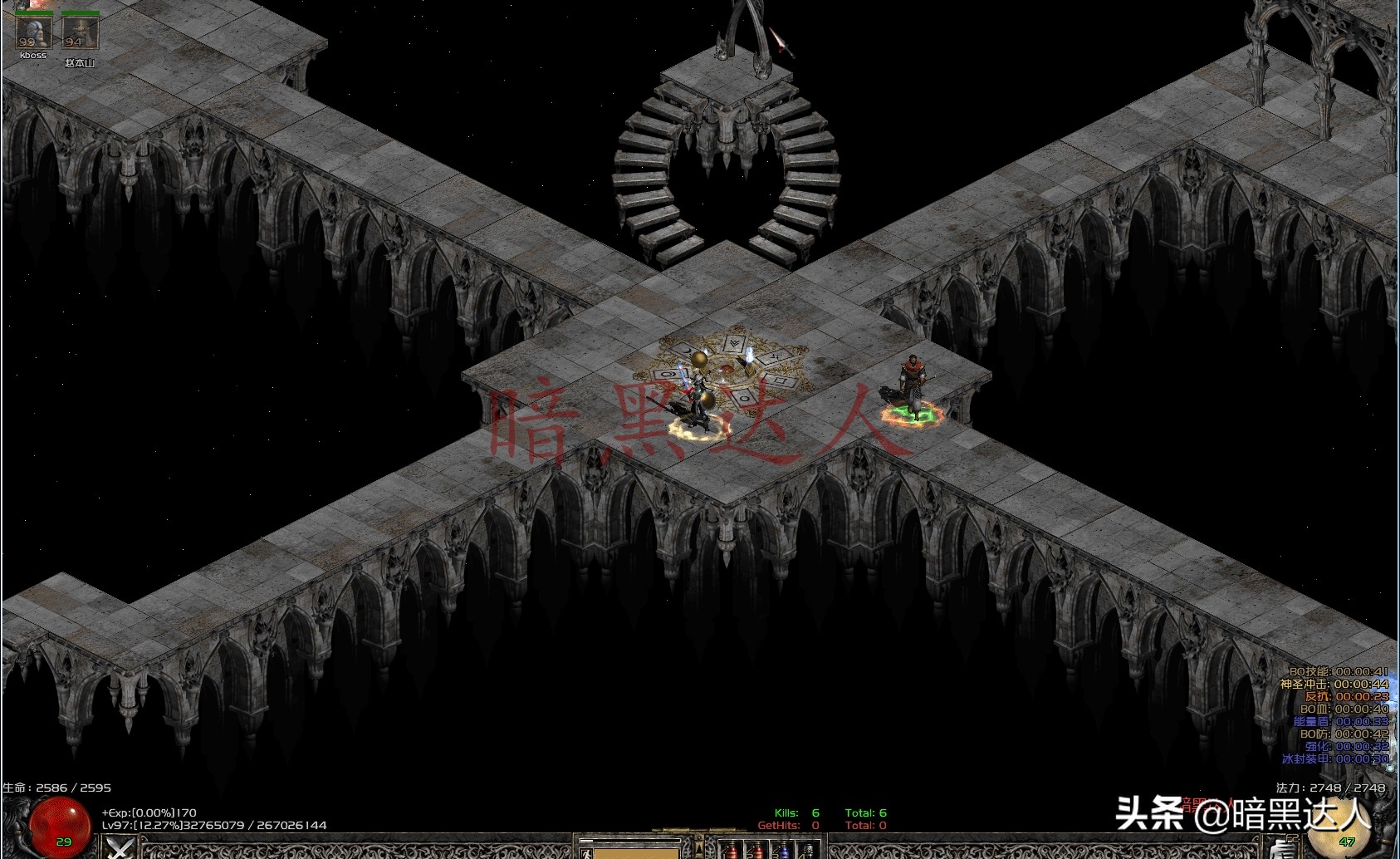Click the 赵本山 level 94 portrait
This screenshot has height=859, width=1400.
tap(80, 34)
